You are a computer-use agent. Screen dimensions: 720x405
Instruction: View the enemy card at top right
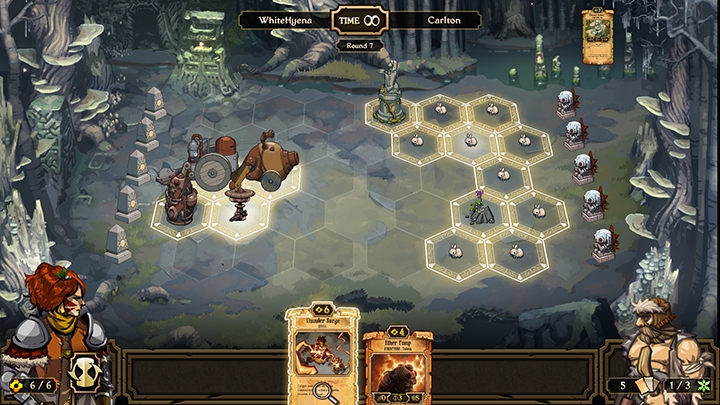point(597,35)
